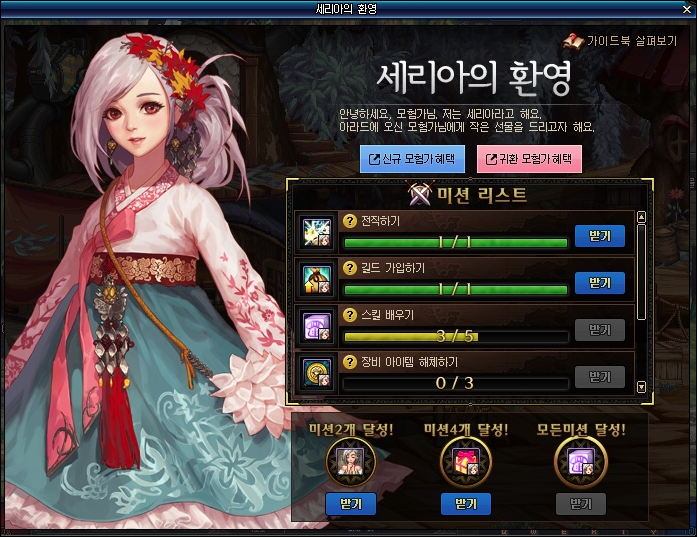Show help for the 스킬 배우기 mission
Image resolution: width=697 pixels, height=537 pixels.
tap(350, 315)
